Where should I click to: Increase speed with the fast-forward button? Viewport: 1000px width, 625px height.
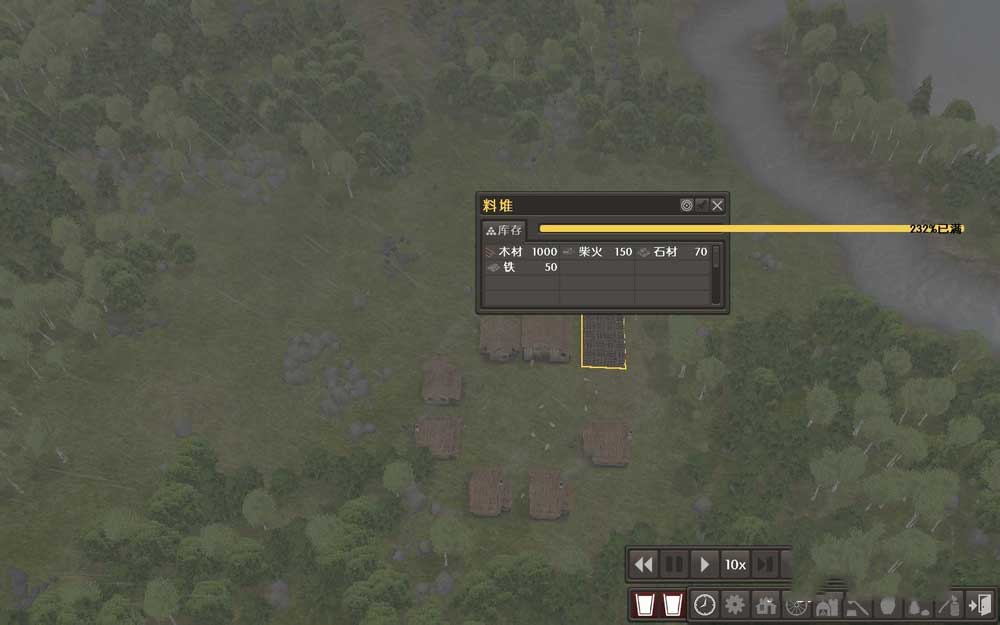pyautogui.click(x=765, y=564)
